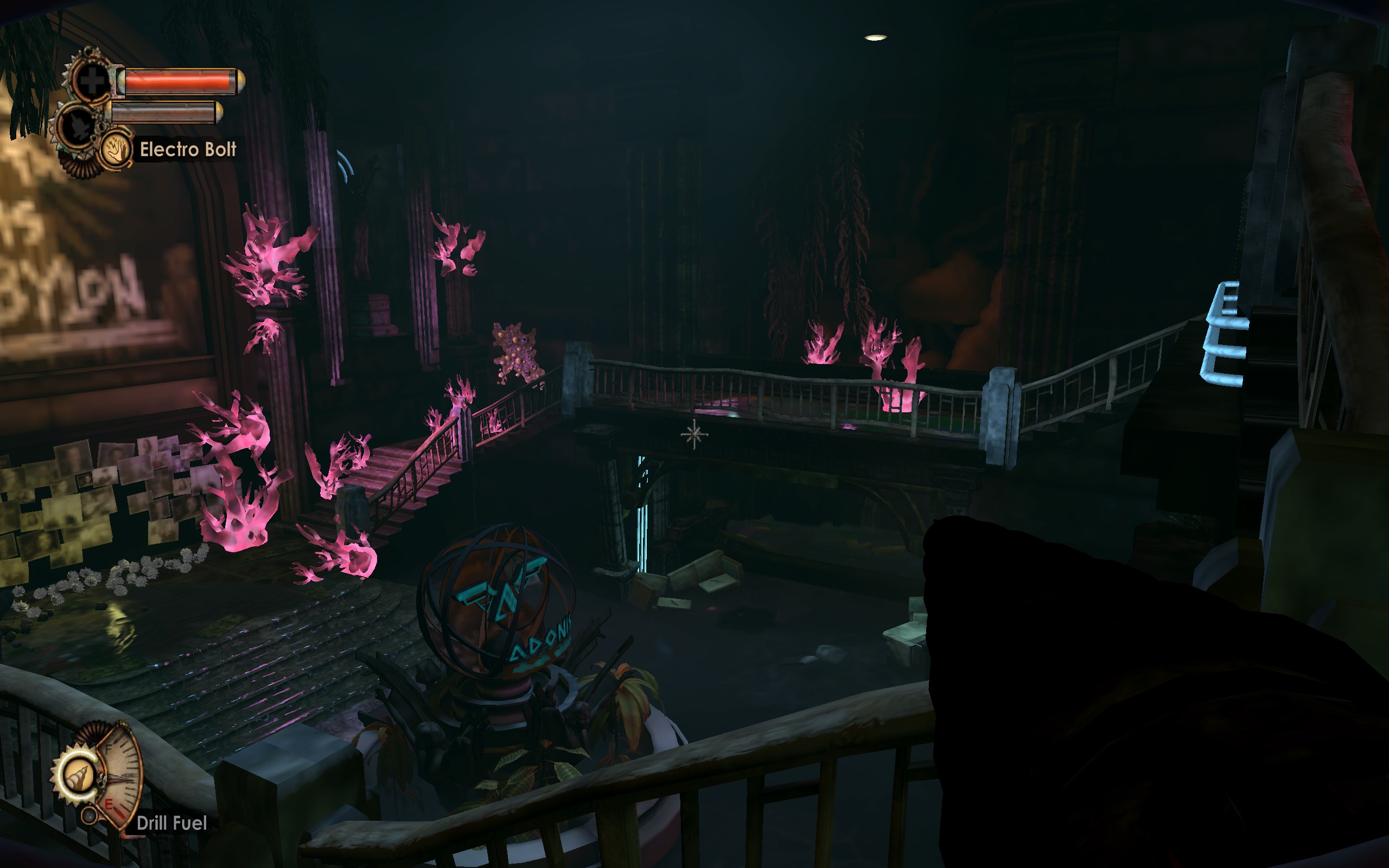Click the crosshair reticle at screen center
Image resolution: width=1389 pixels, height=868 pixels.
694,434
